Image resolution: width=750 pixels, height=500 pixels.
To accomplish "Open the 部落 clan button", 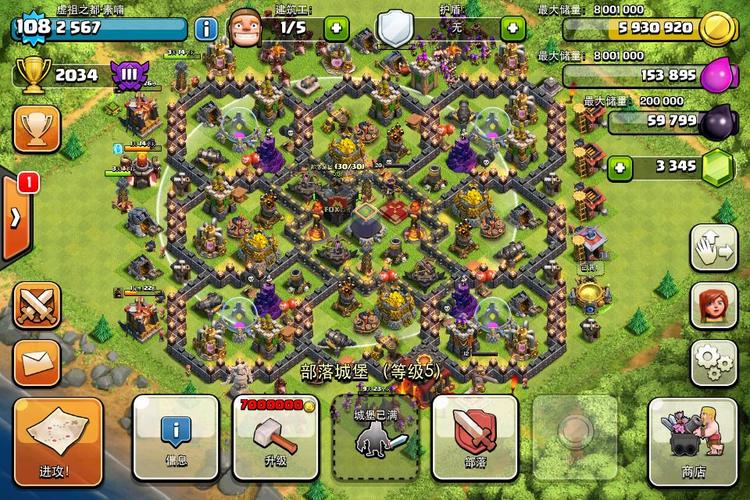I will tap(475, 437).
